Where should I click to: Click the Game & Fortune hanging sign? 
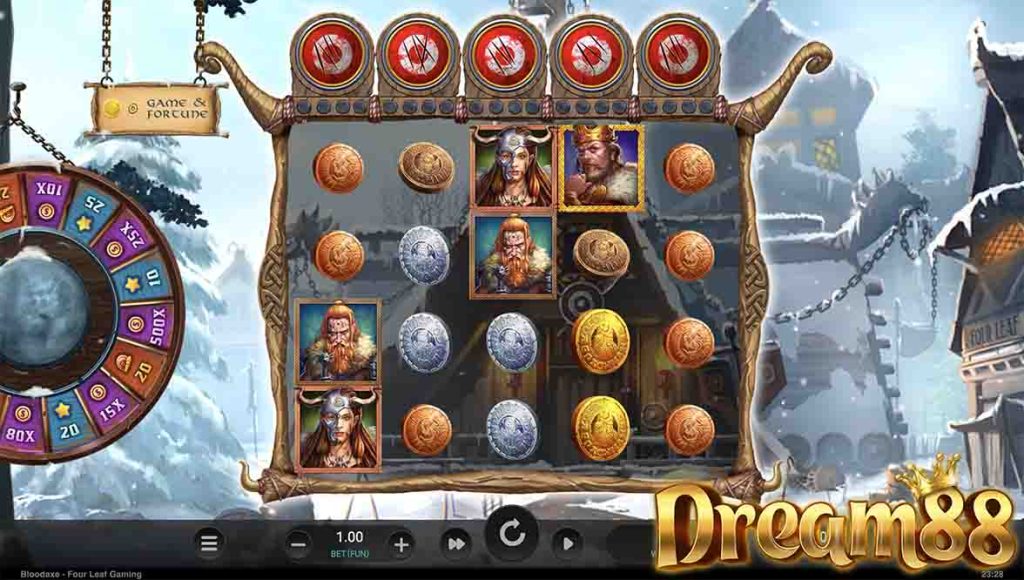tap(156, 108)
